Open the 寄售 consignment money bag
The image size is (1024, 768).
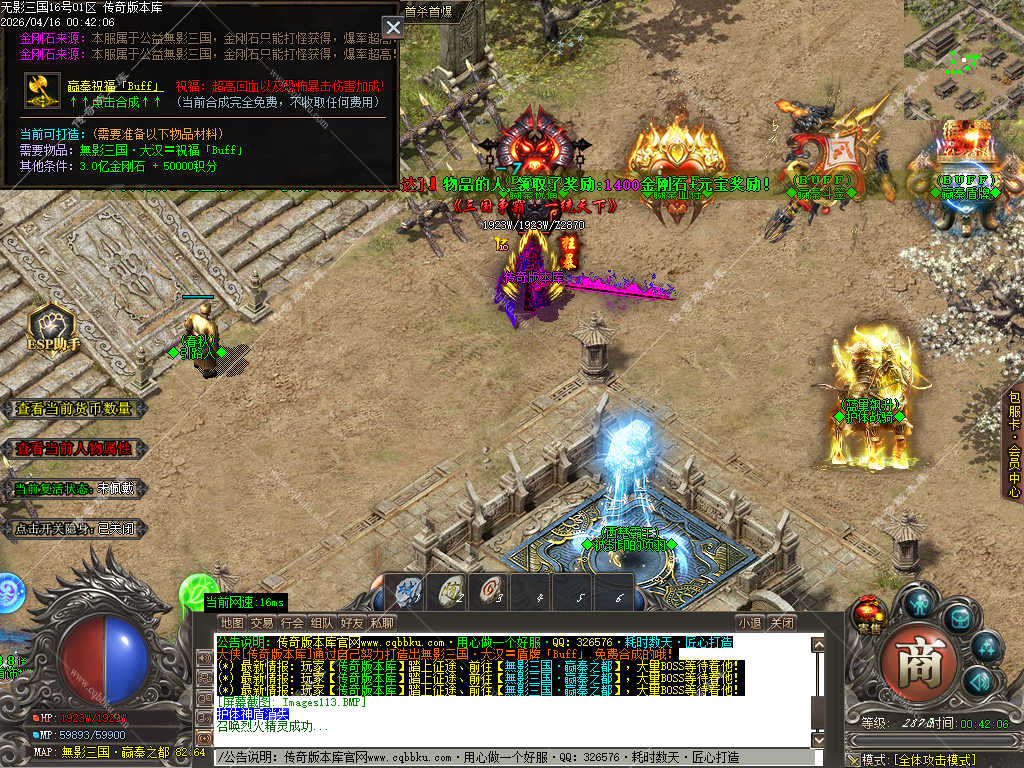(x=868, y=614)
